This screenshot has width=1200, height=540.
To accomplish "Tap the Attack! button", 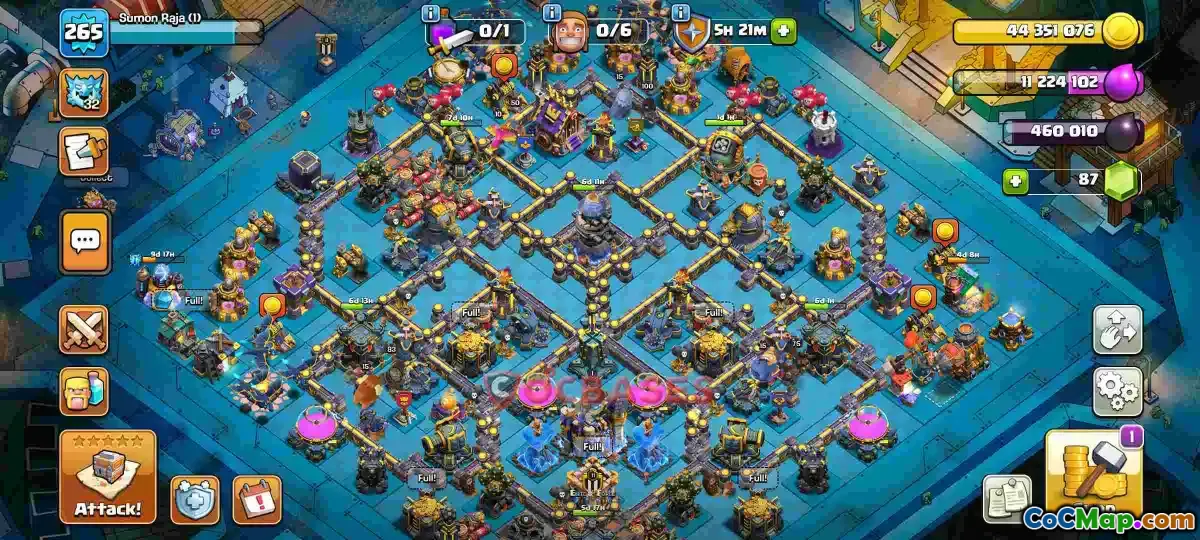I will (x=108, y=477).
